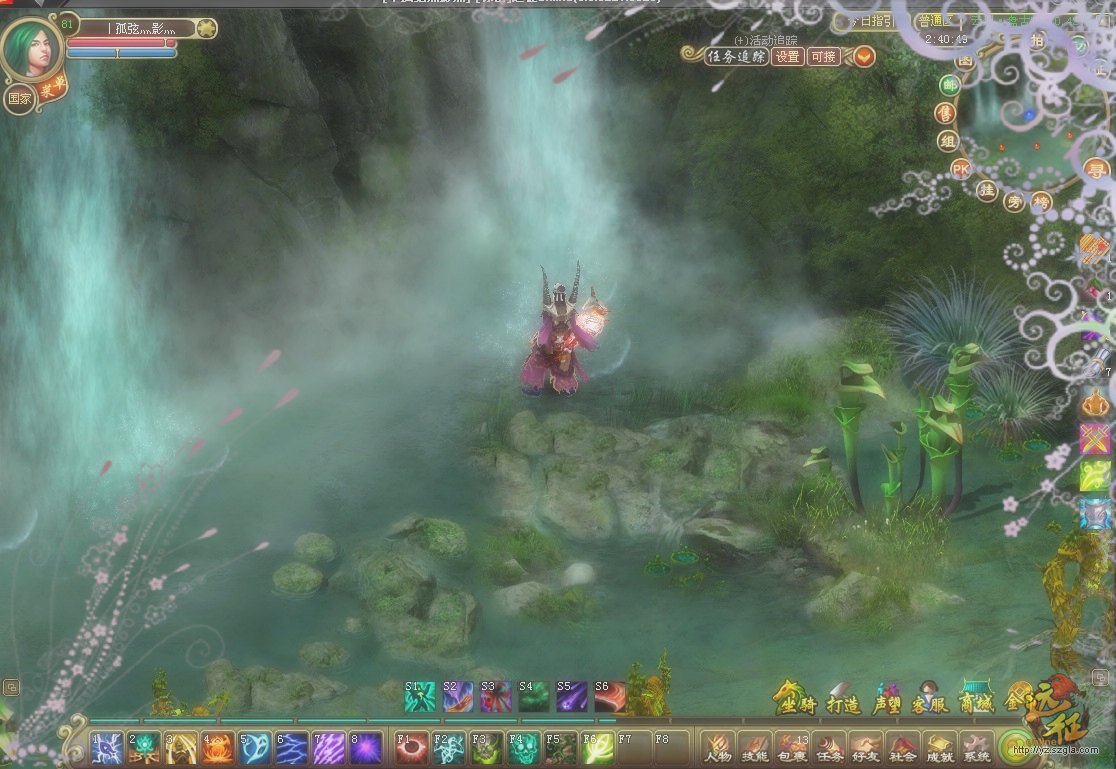
Task: Open the 技能 skills panel
Action: [754, 747]
